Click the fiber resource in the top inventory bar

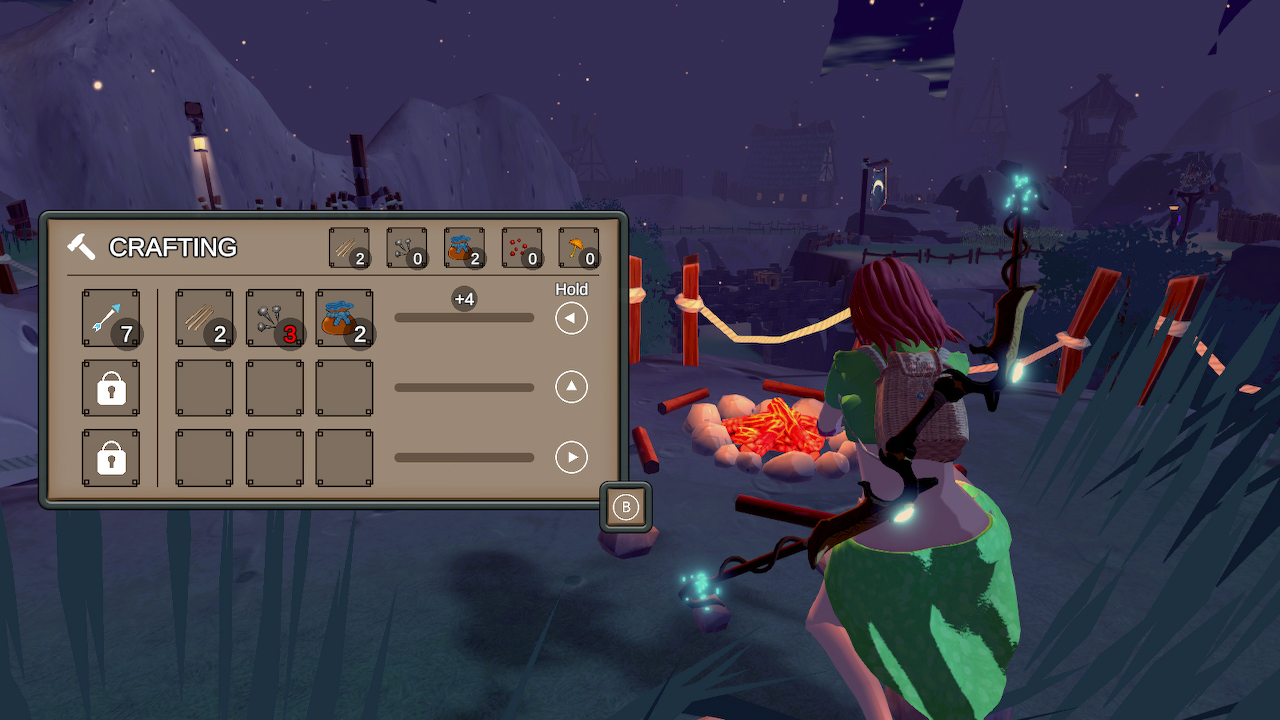351,247
